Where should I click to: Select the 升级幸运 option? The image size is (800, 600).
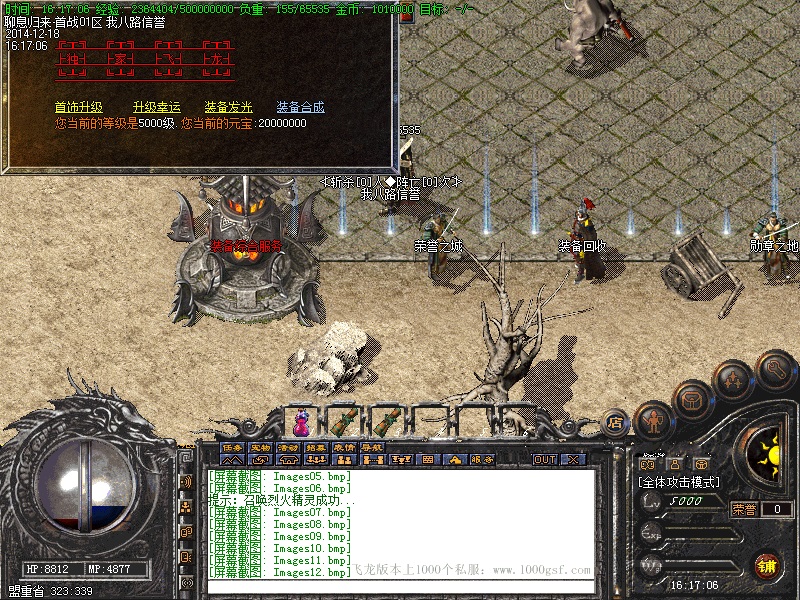pos(156,107)
